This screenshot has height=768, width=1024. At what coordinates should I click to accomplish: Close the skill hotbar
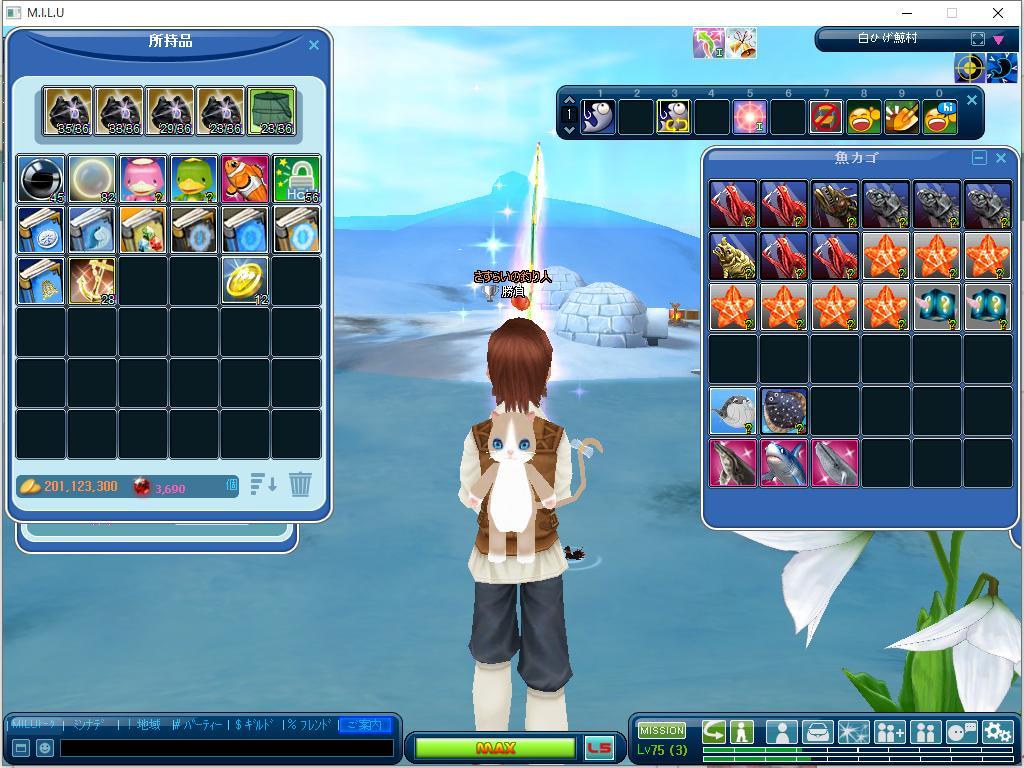click(x=971, y=101)
